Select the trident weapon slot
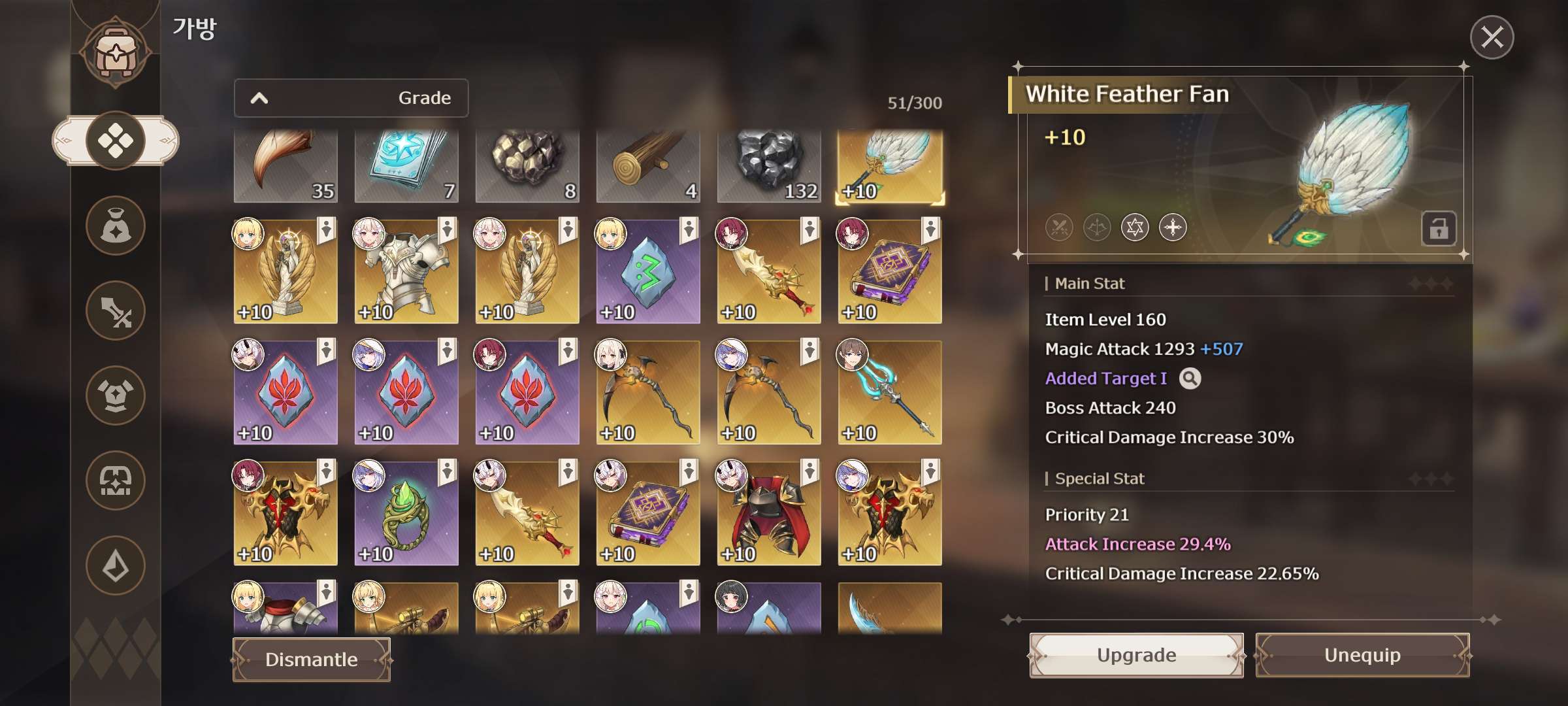 click(889, 393)
